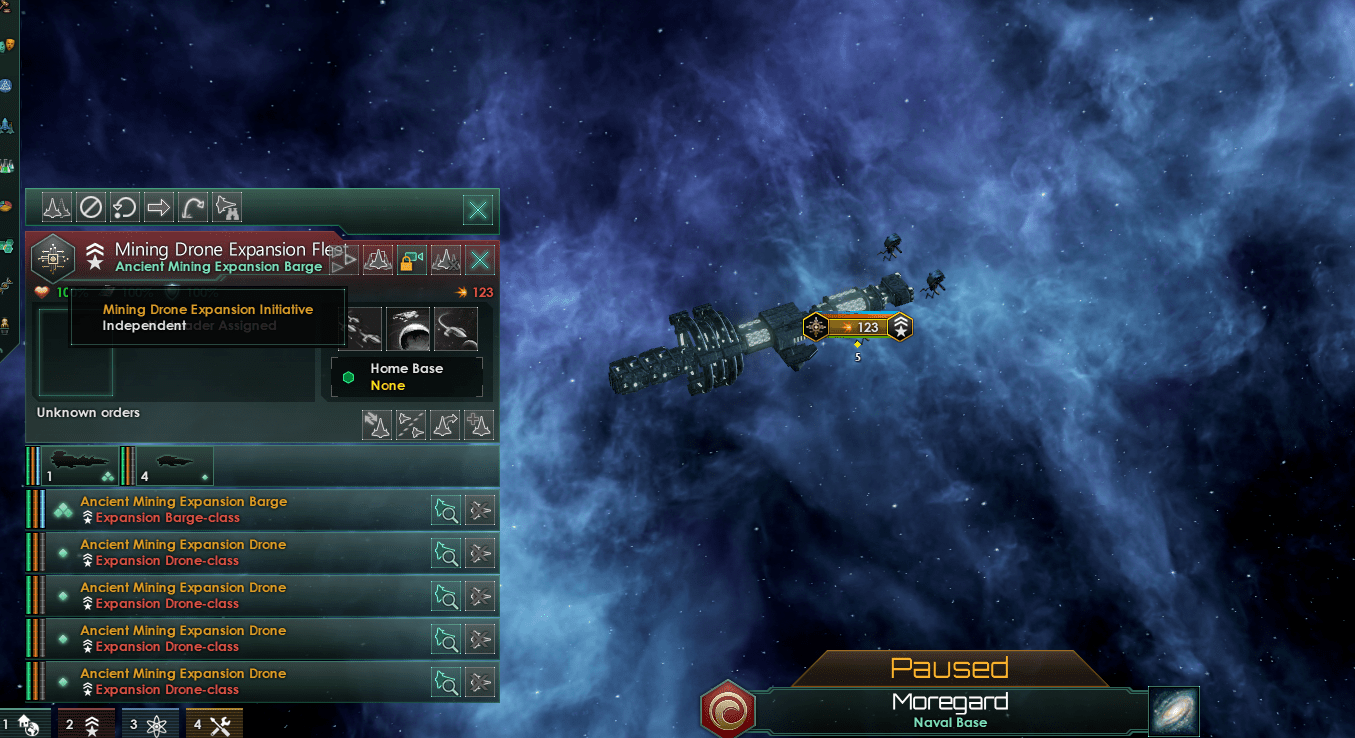Select the stop orders icon

click(91, 207)
